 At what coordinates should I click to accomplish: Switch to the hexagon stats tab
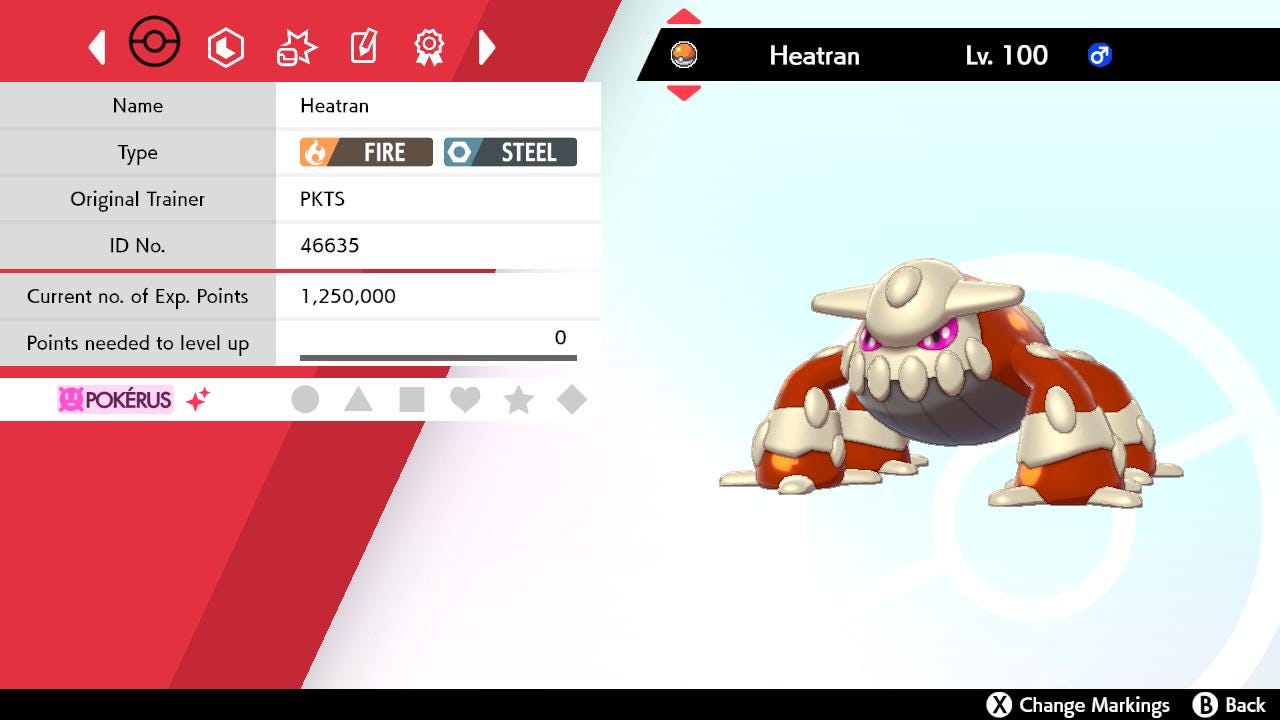tap(225, 47)
